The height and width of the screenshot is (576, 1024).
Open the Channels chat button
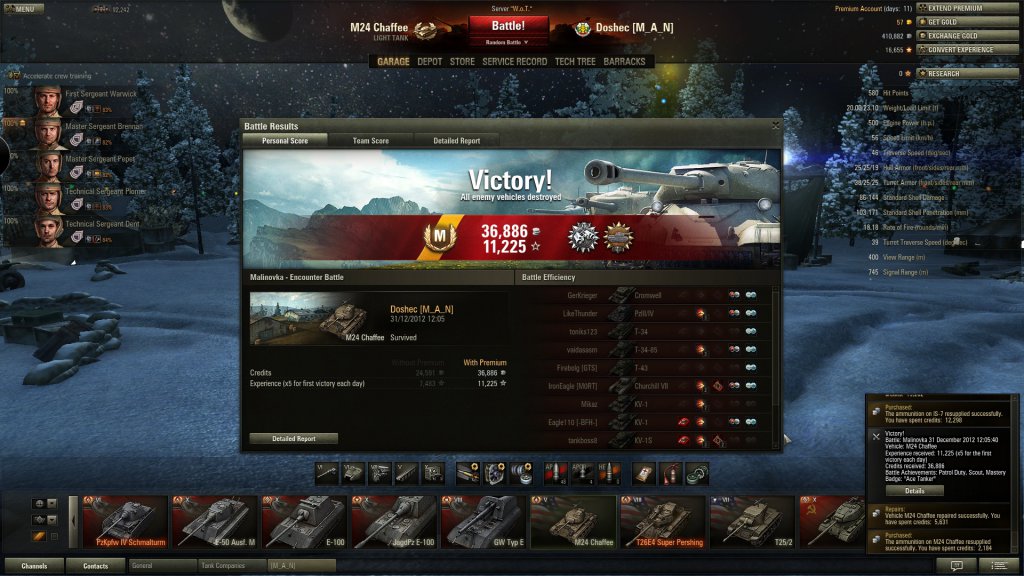click(x=34, y=566)
